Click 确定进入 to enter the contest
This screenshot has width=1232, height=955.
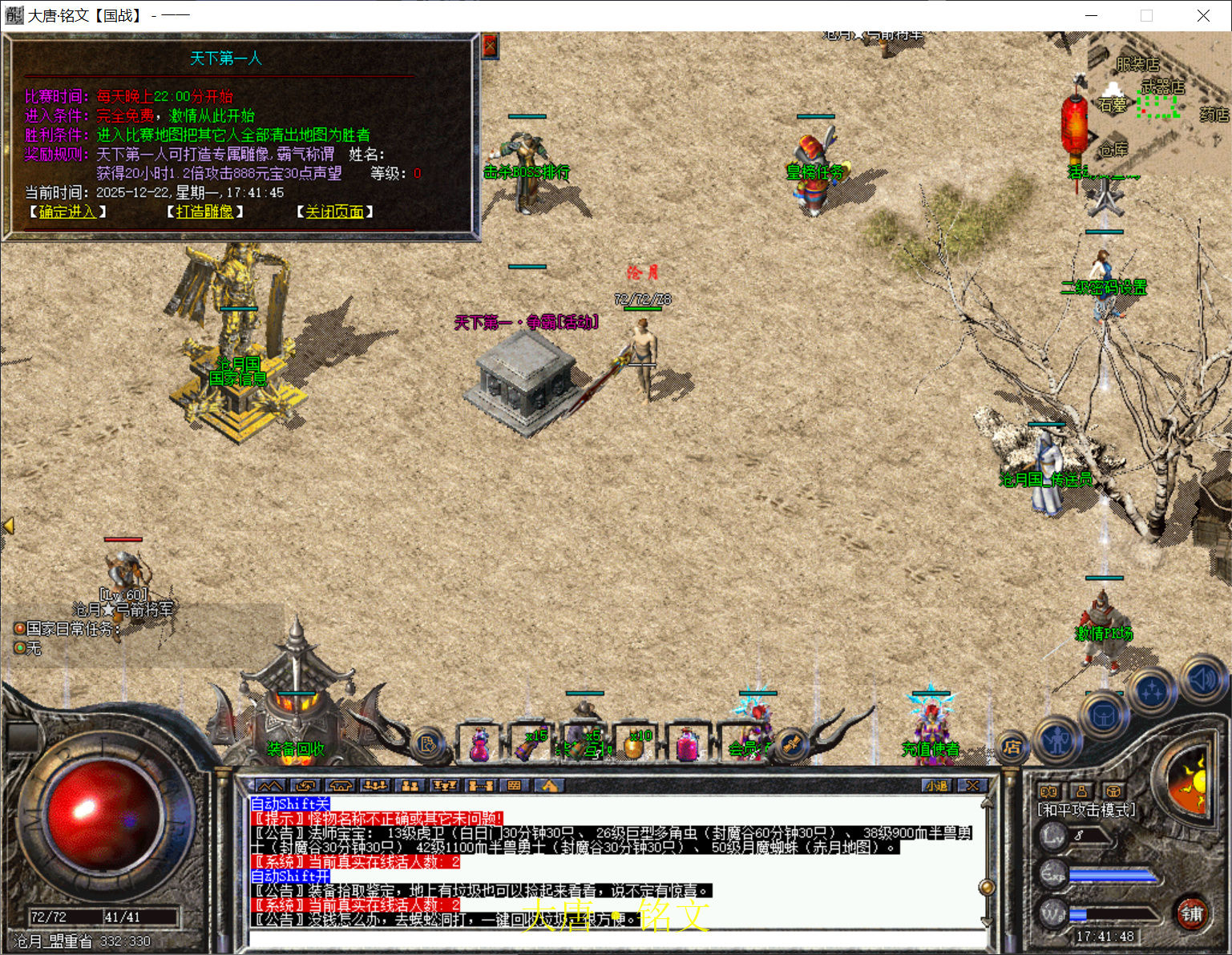67,212
